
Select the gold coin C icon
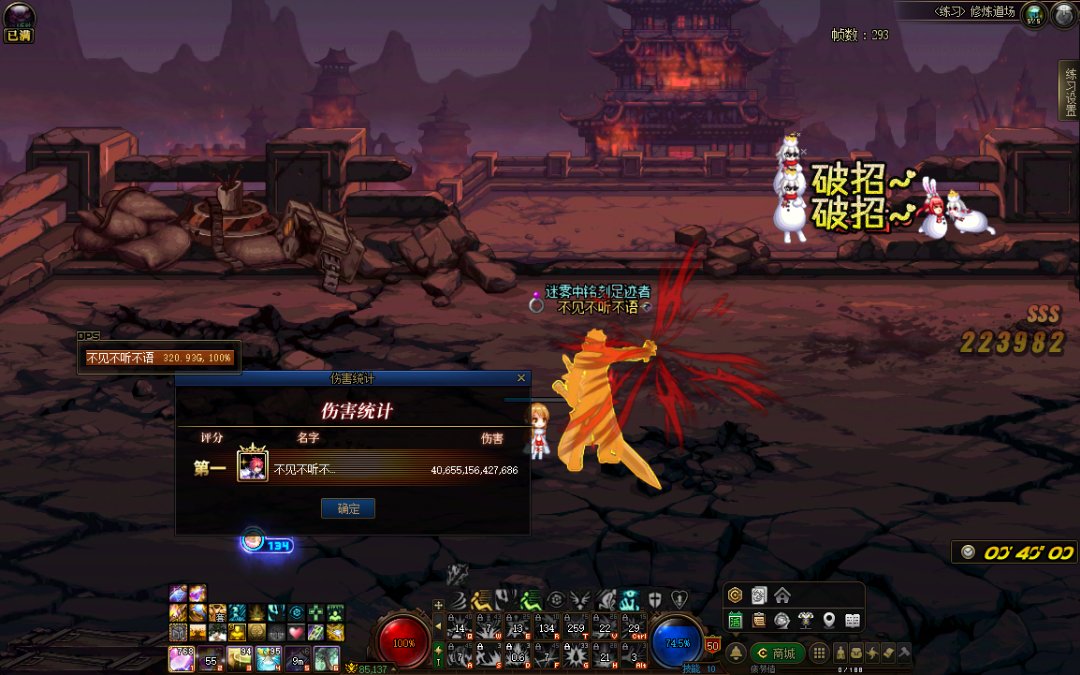tap(735, 596)
